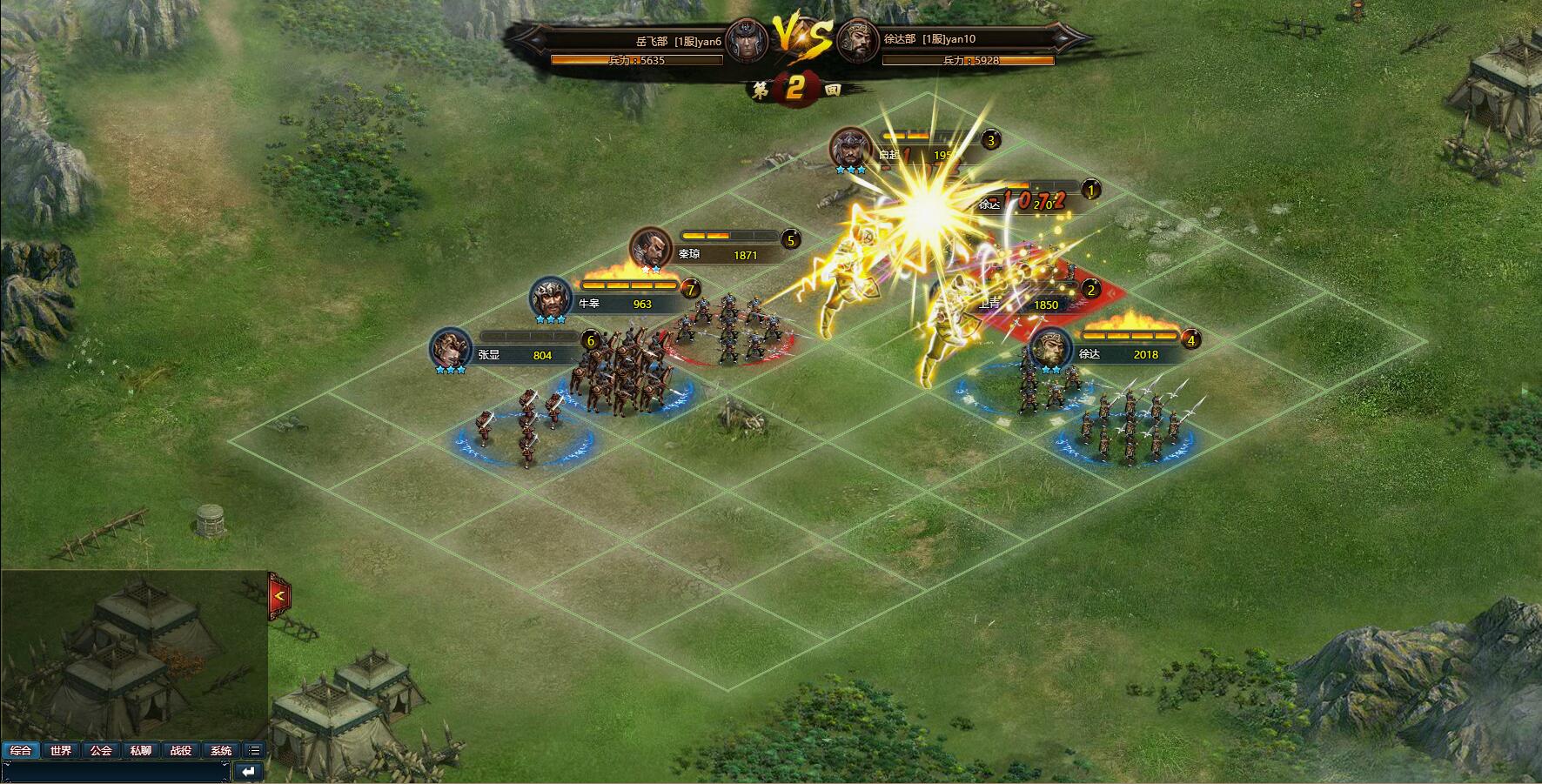The height and width of the screenshot is (784, 1542).
Task: Select 岳飞 commander portrait beside the VS emblem
Action: [x=748, y=40]
